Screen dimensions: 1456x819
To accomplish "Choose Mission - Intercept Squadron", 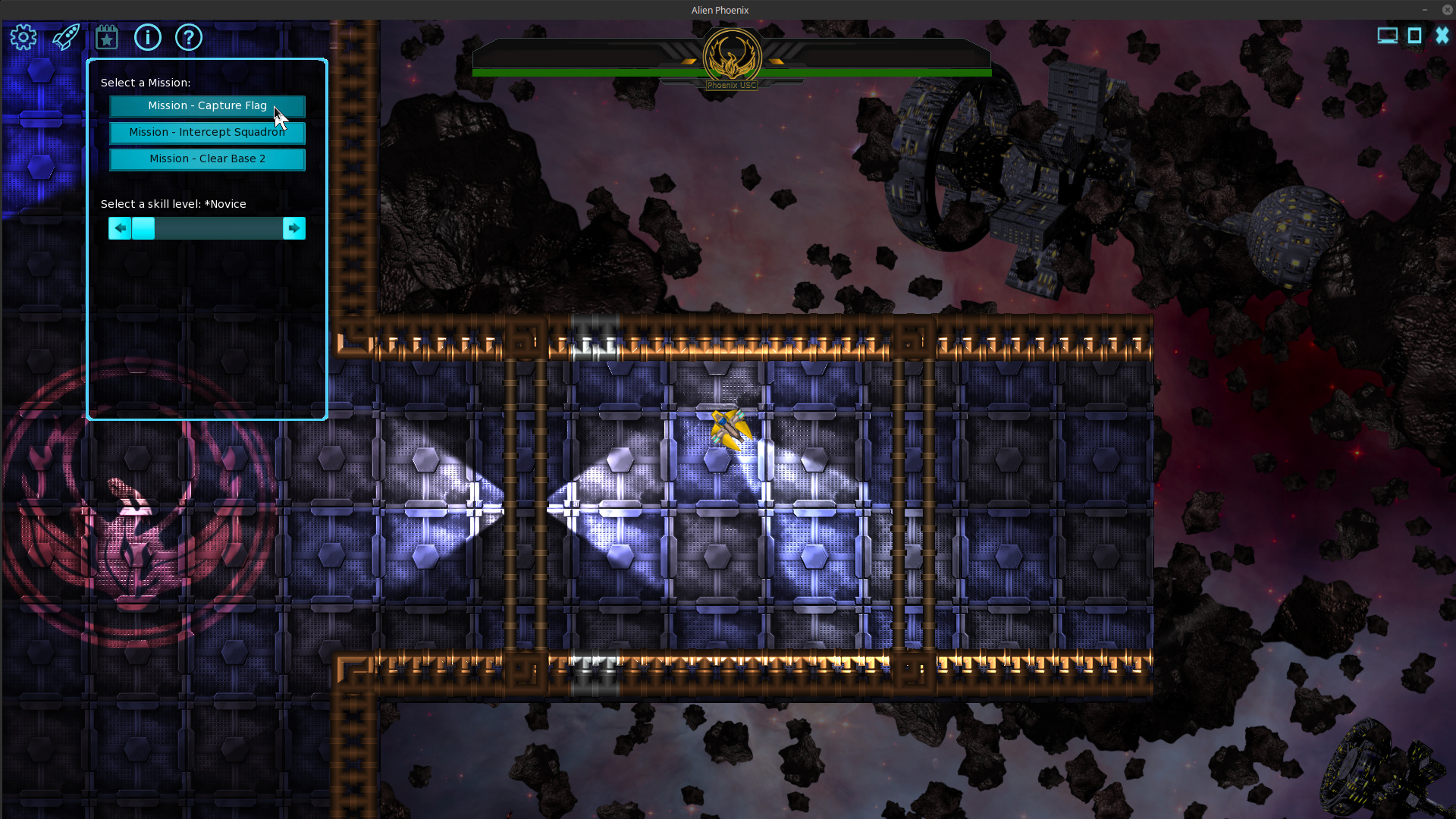I will point(207,133).
